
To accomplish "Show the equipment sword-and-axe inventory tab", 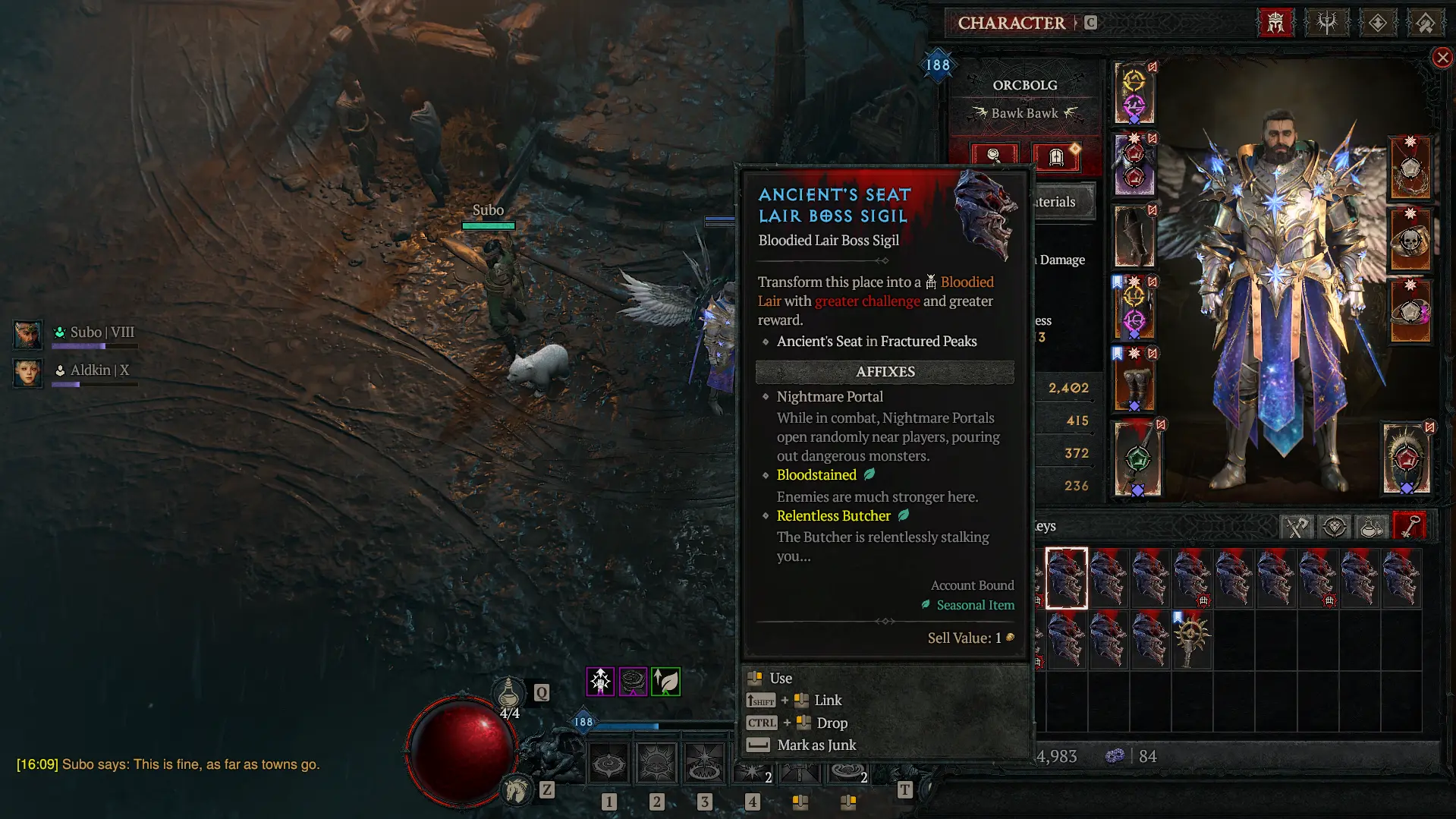I will click(1297, 526).
